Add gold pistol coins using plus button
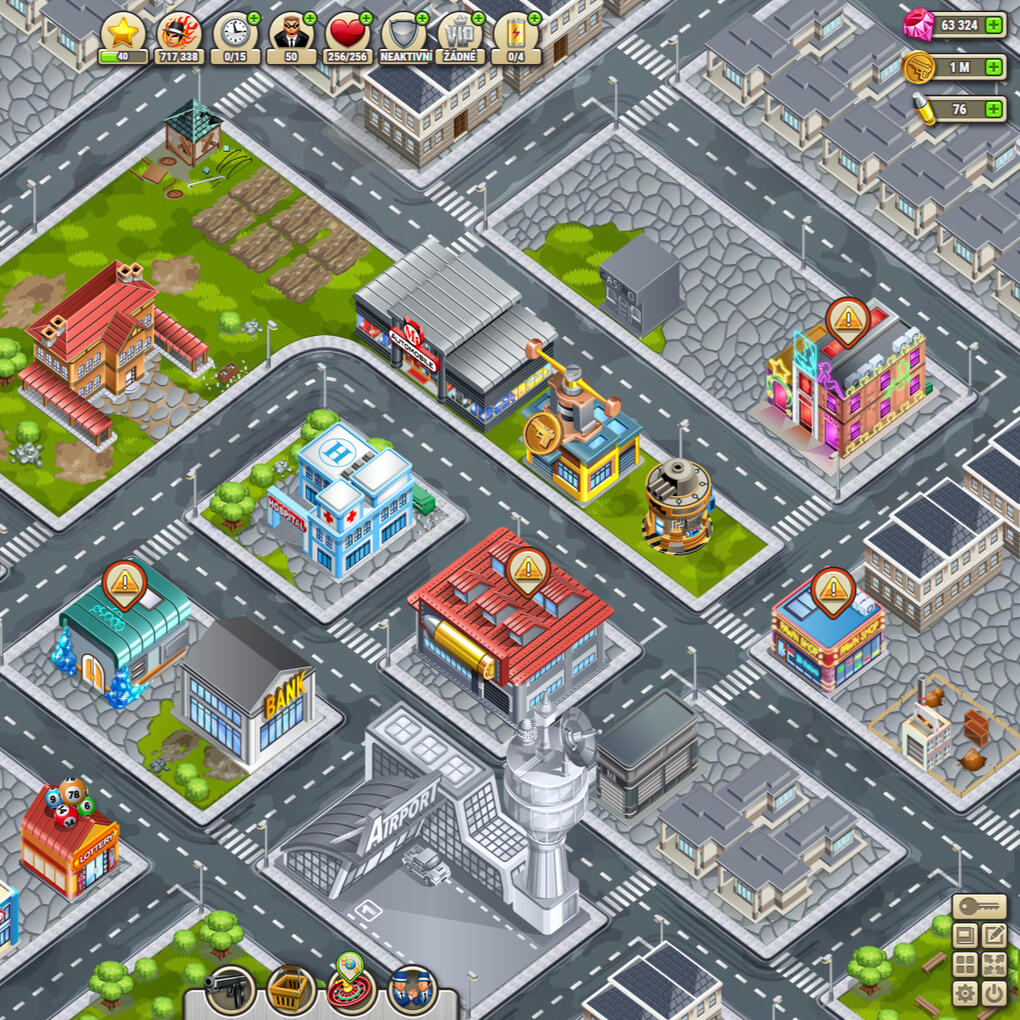The height and width of the screenshot is (1020, 1020). pos(993,67)
